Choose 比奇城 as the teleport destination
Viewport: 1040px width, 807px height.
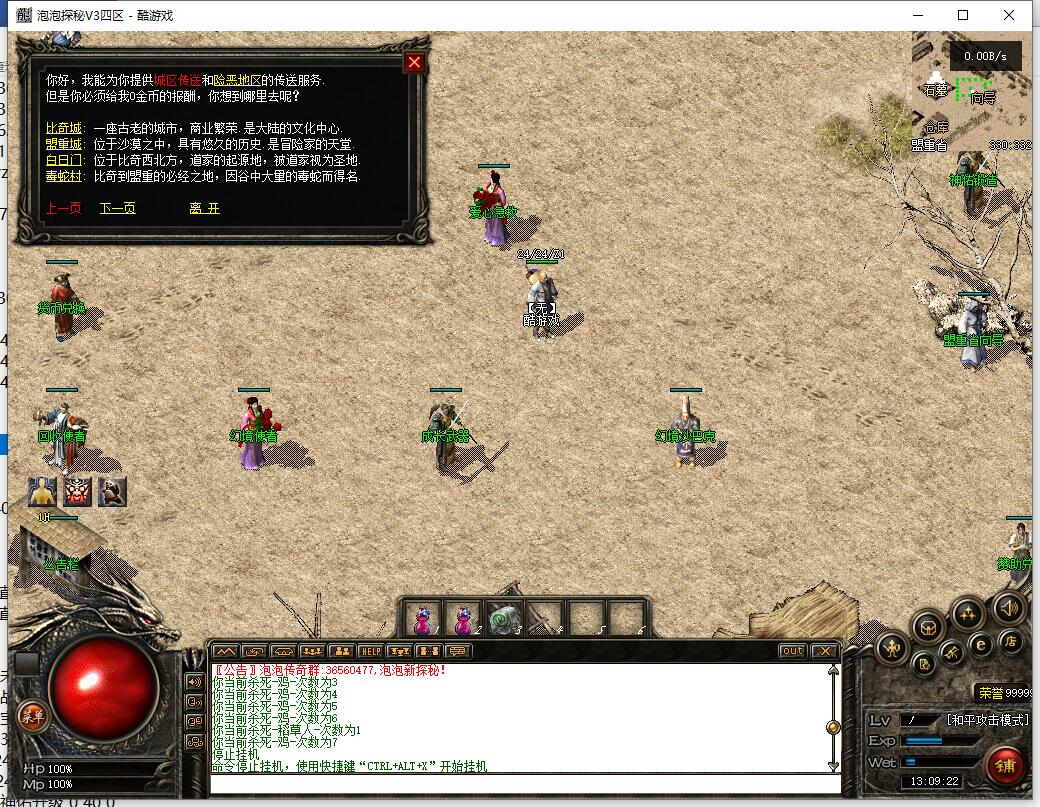(64, 129)
